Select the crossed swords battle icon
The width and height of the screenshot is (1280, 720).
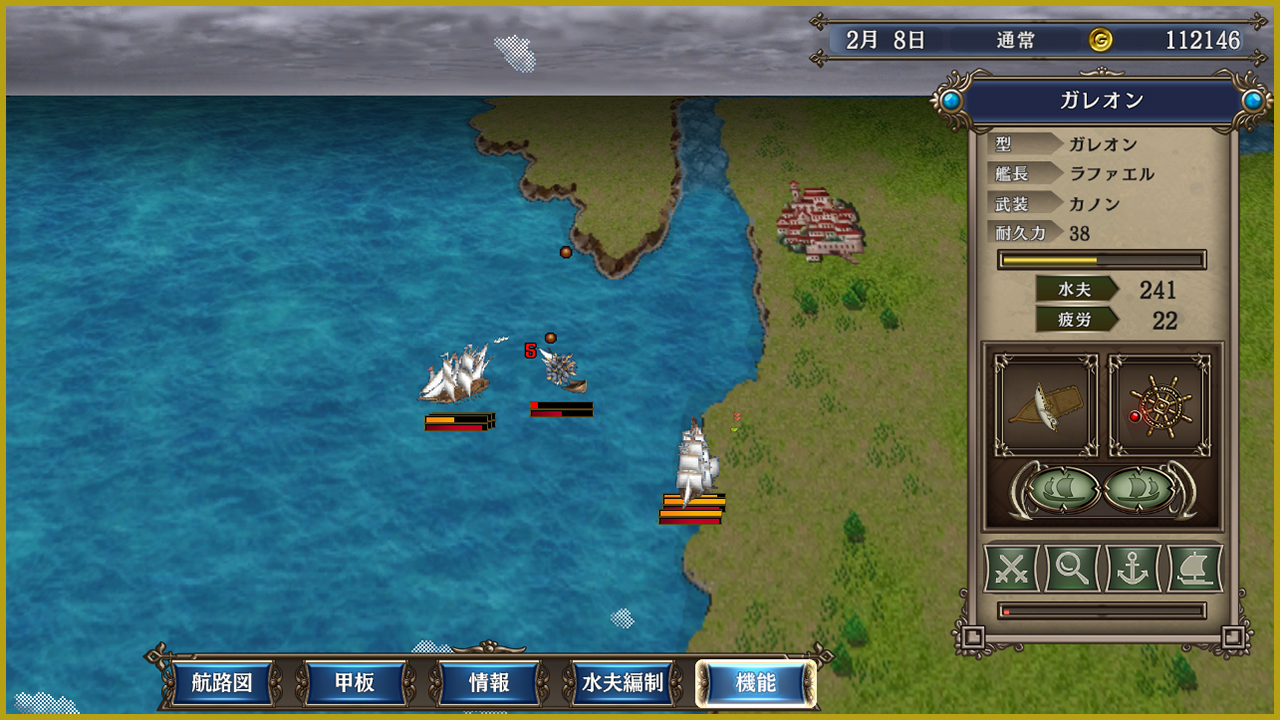click(1012, 568)
